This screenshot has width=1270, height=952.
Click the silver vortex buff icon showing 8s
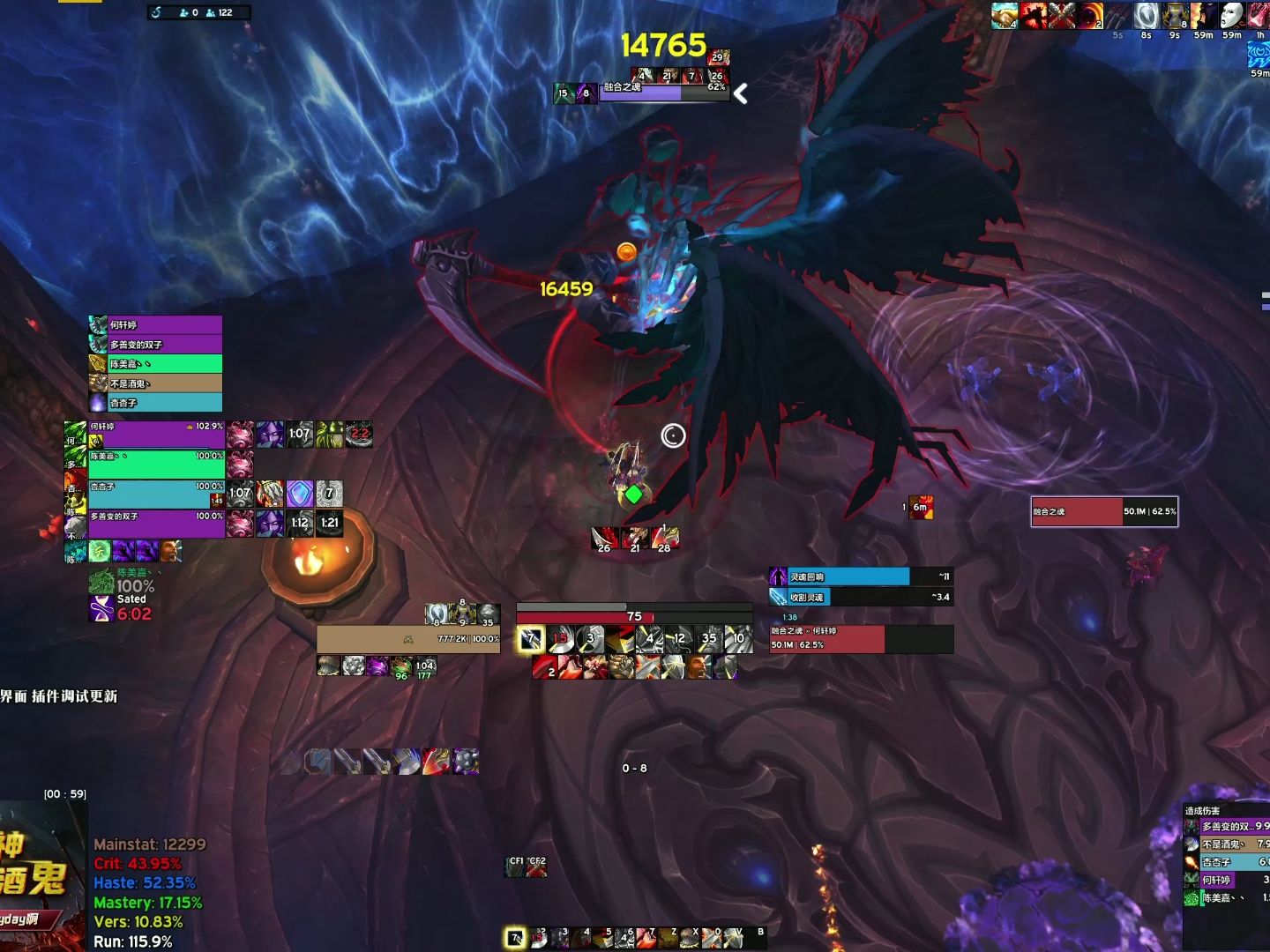pyautogui.click(x=1145, y=15)
